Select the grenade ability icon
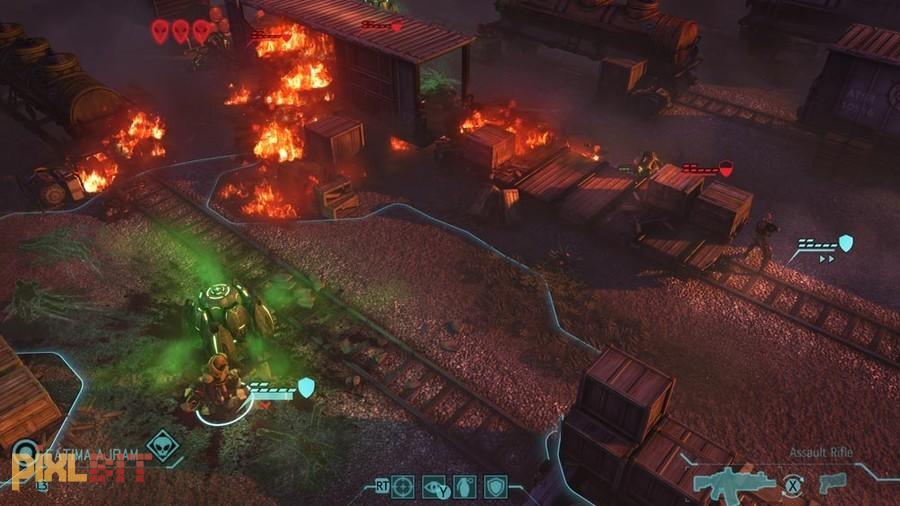This screenshot has height=506, width=900. click(464, 487)
